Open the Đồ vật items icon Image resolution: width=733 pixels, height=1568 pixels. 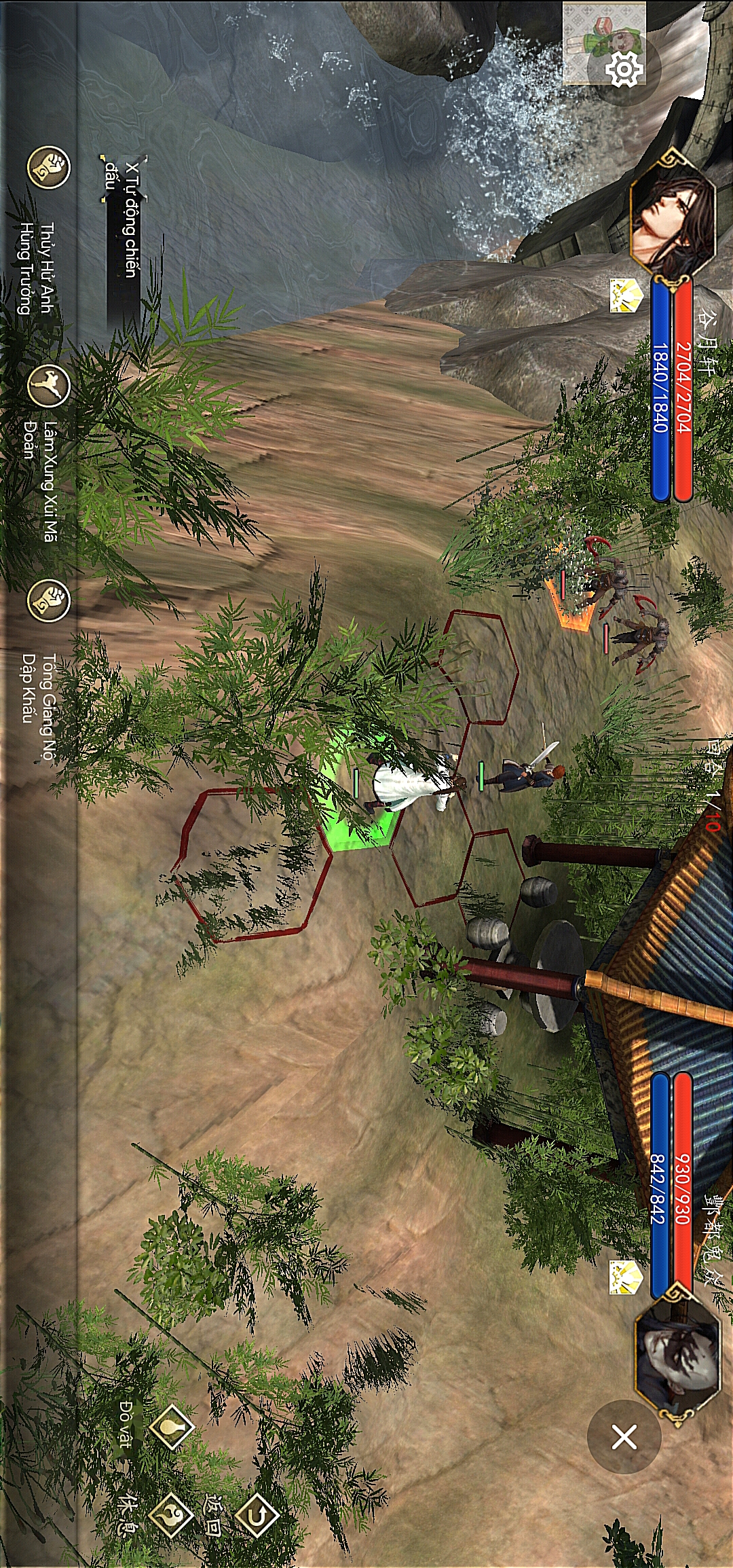pos(171,1427)
